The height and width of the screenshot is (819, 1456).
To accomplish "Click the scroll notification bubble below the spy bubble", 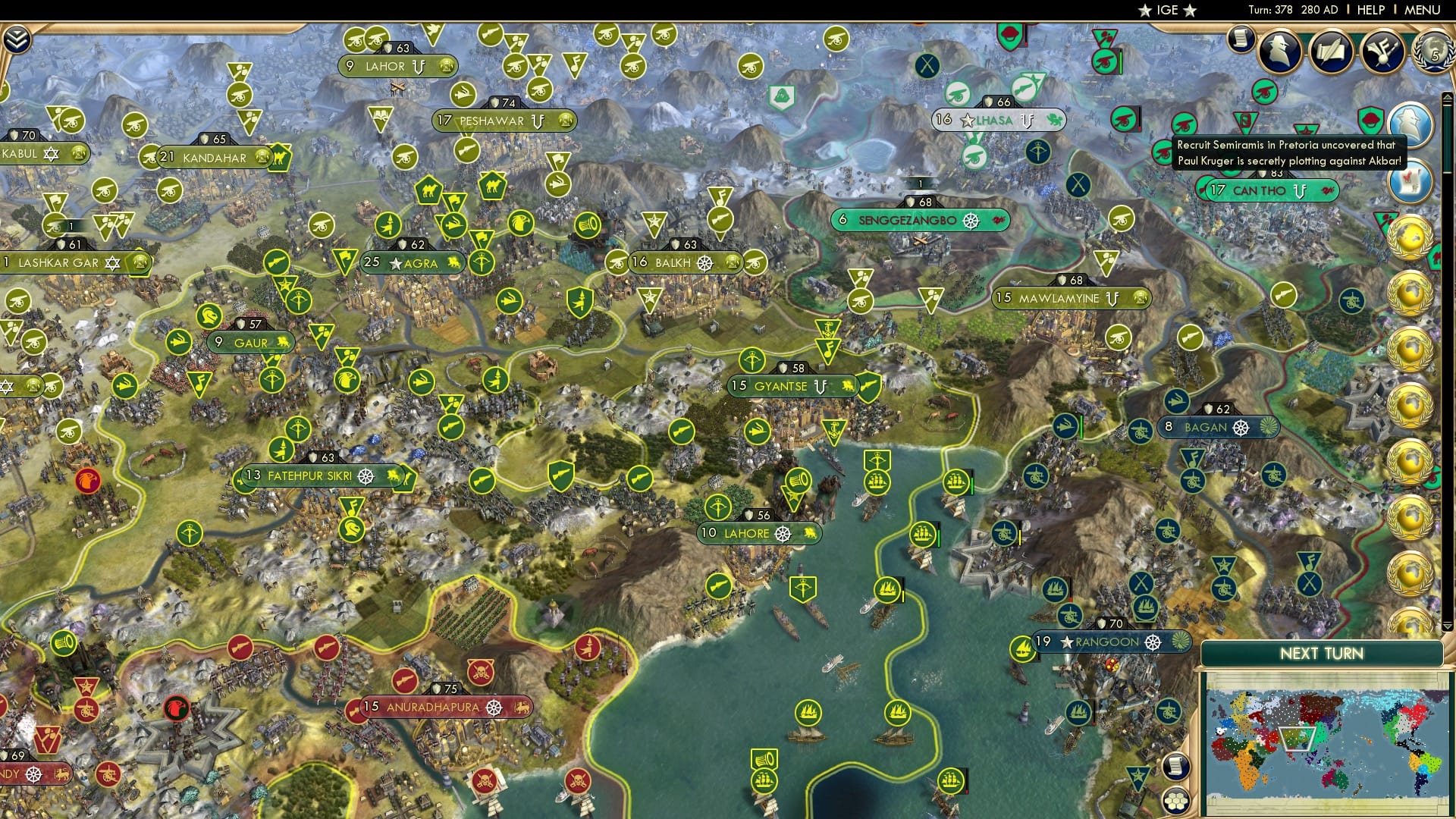I will (x=1411, y=180).
